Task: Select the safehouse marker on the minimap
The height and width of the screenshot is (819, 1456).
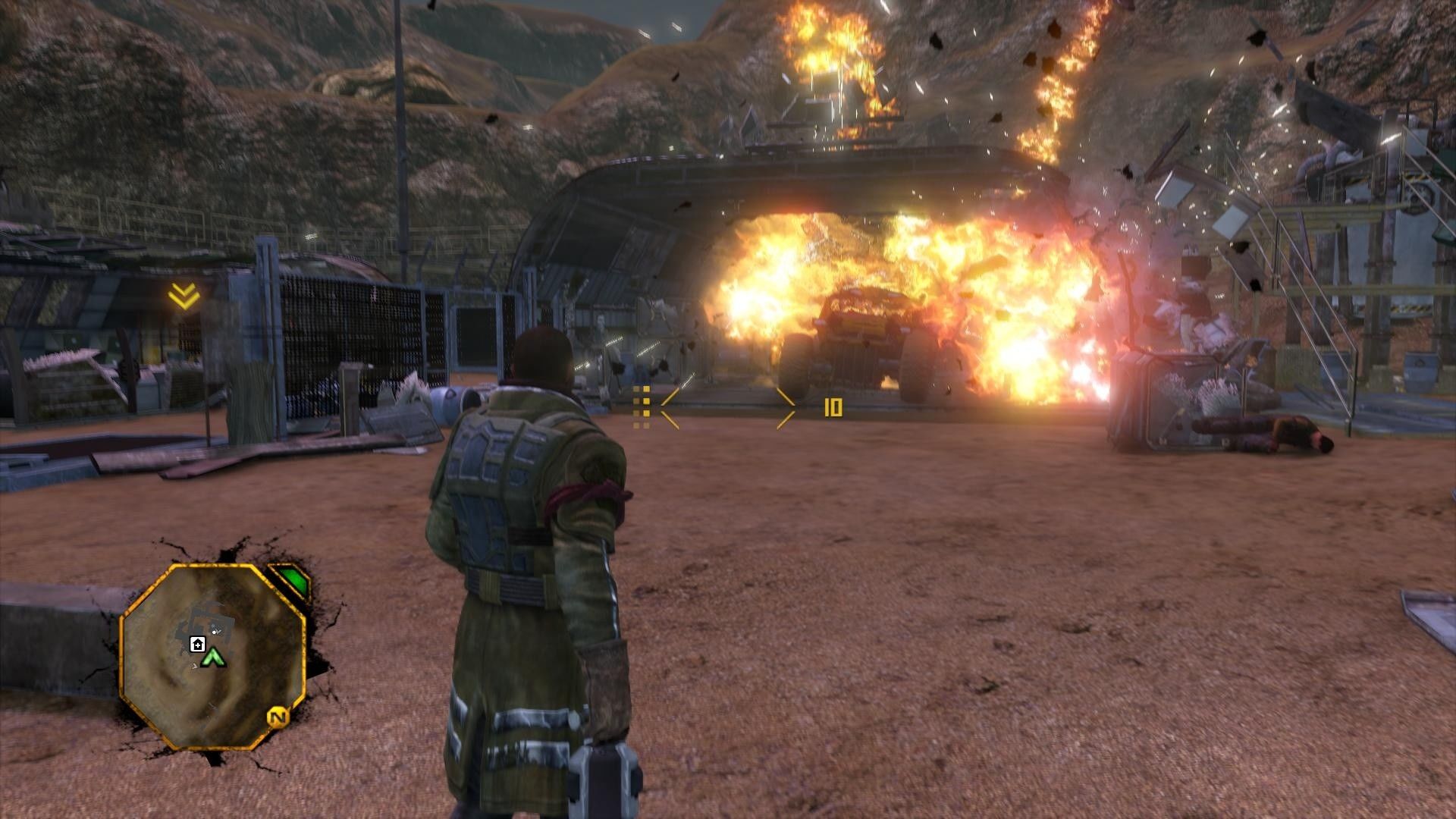Action: 197,645
